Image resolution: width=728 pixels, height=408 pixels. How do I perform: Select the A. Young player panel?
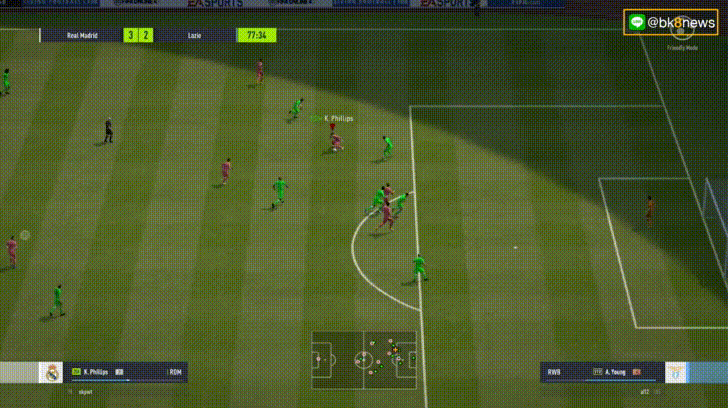602,372
